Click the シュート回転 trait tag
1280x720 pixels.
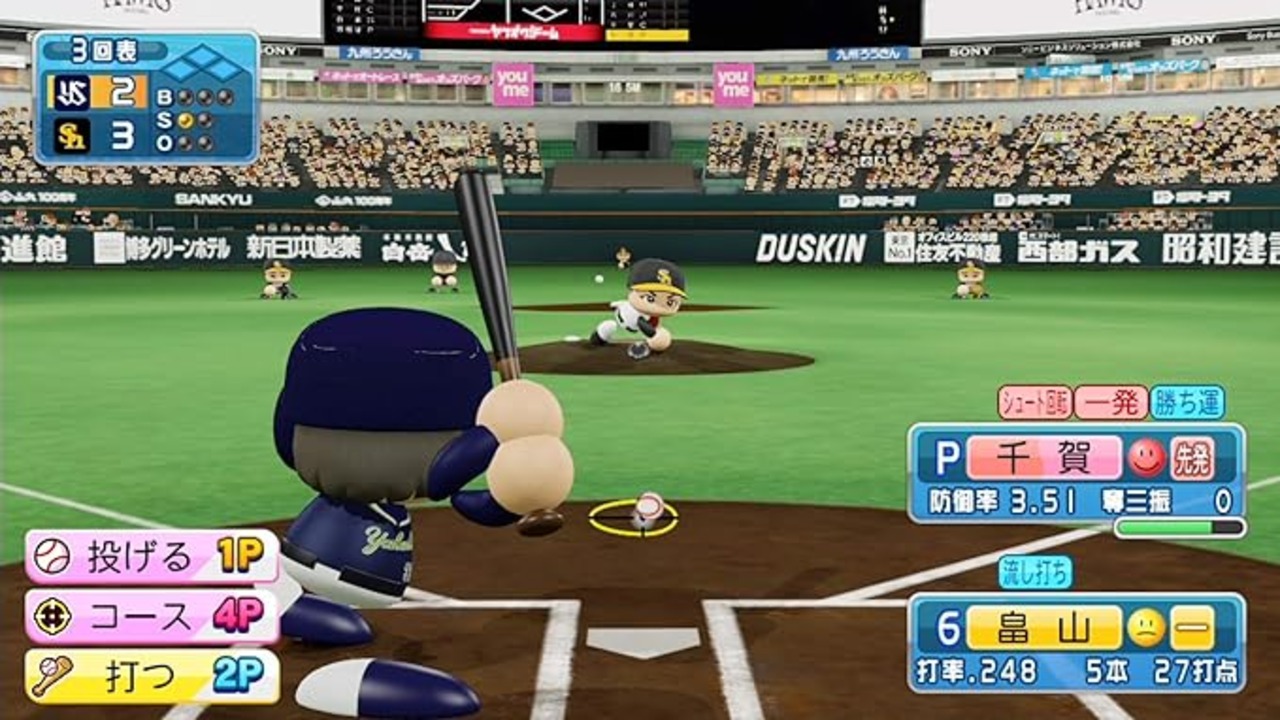1035,402
